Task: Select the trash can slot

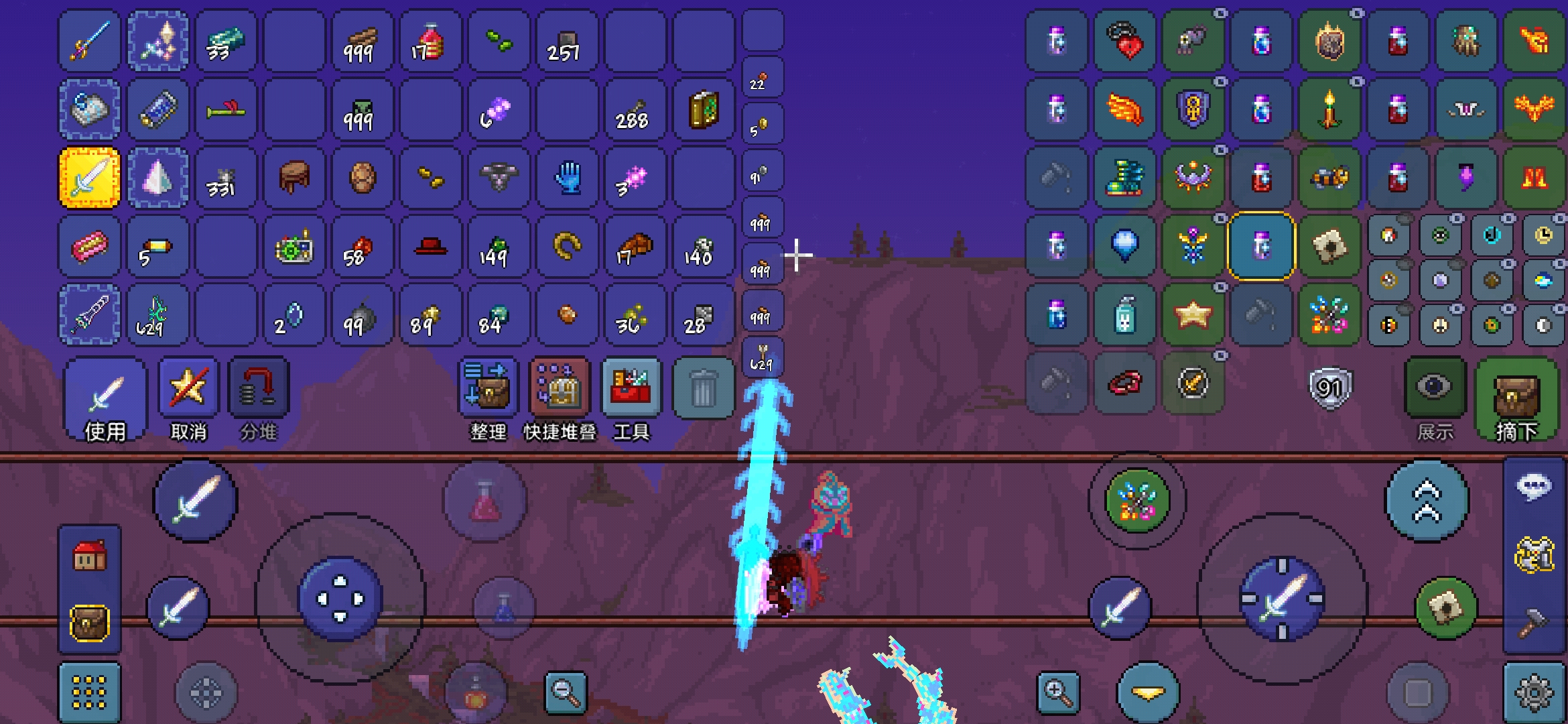Action: (703, 389)
